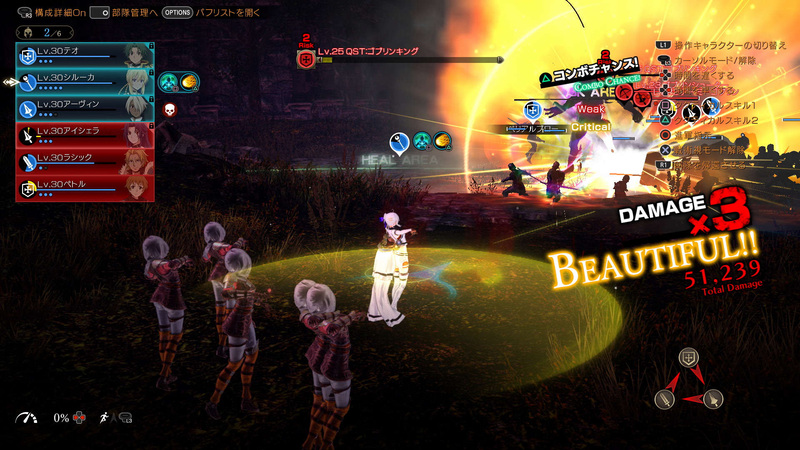Select party member シルーカ in unit list
Image resolution: width=800 pixels, height=450 pixels.
[85, 80]
